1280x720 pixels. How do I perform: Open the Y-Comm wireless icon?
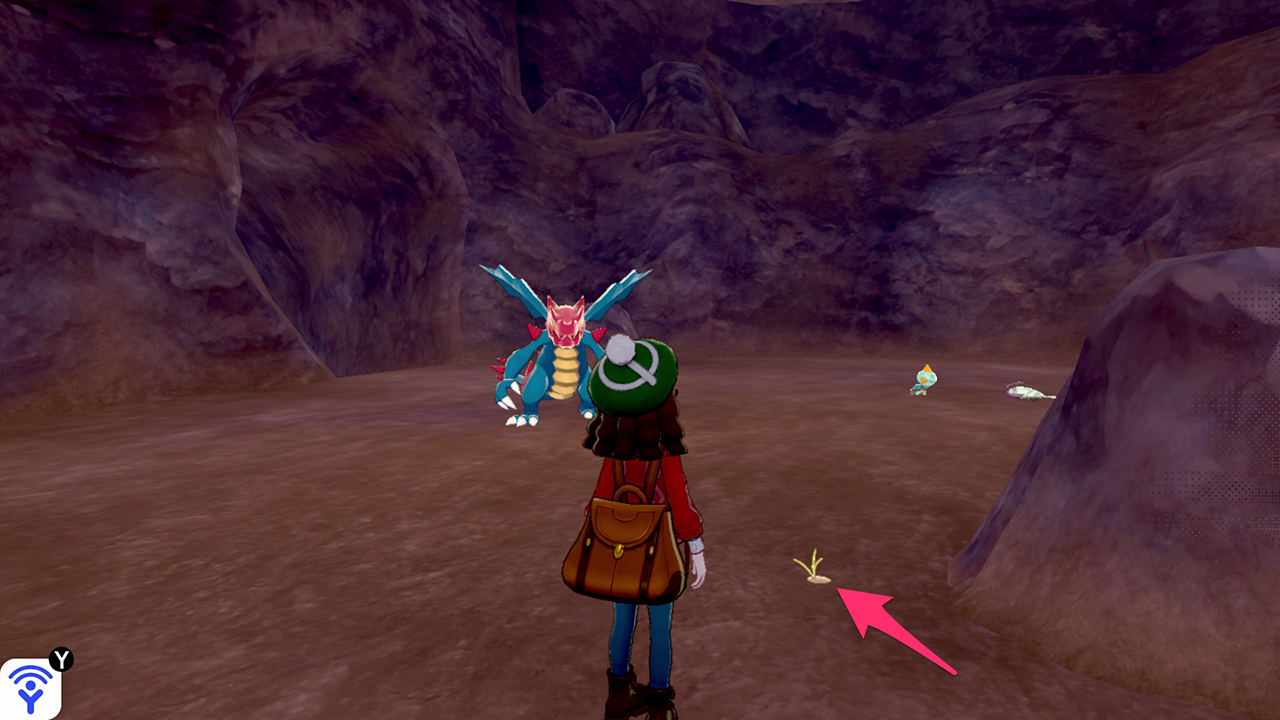pyautogui.click(x=30, y=688)
